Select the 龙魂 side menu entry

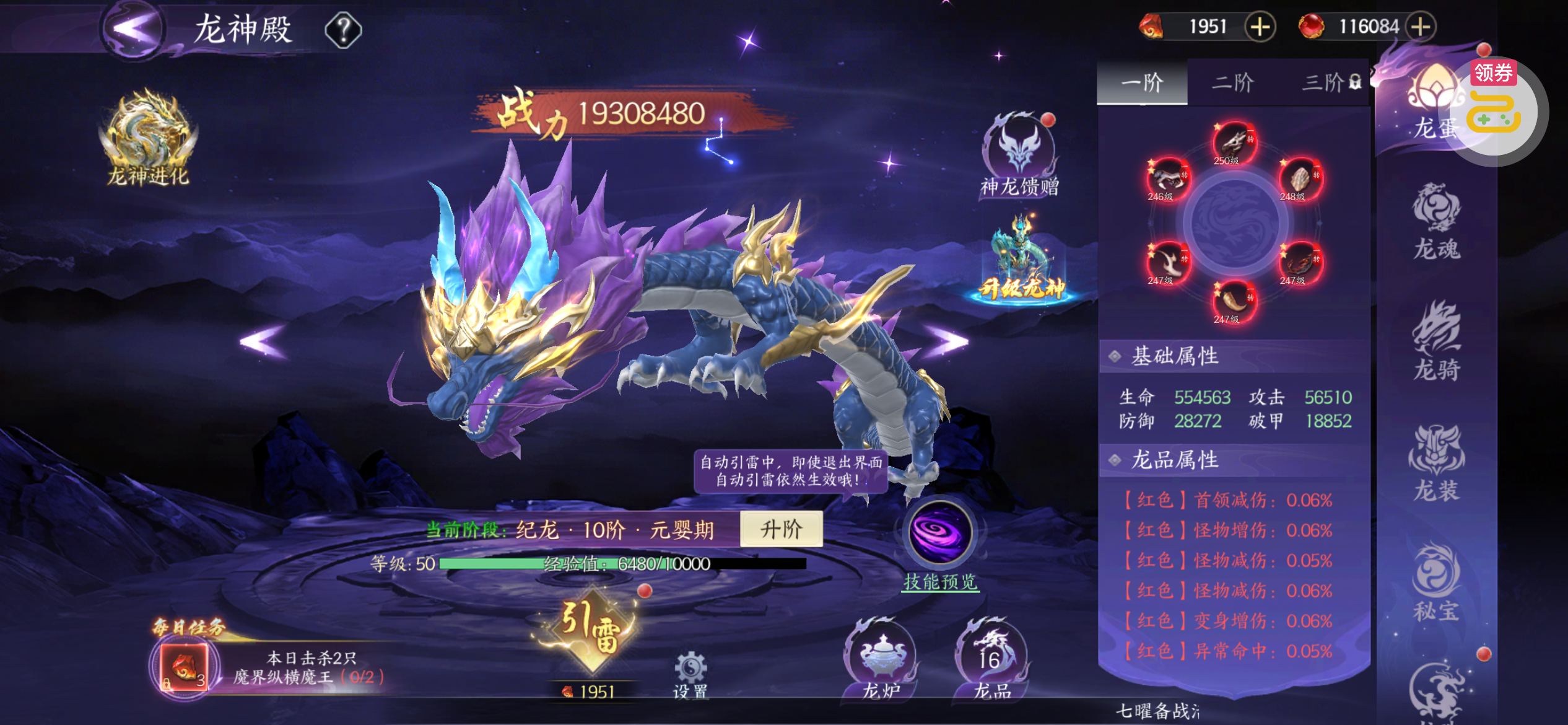click(x=1437, y=221)
